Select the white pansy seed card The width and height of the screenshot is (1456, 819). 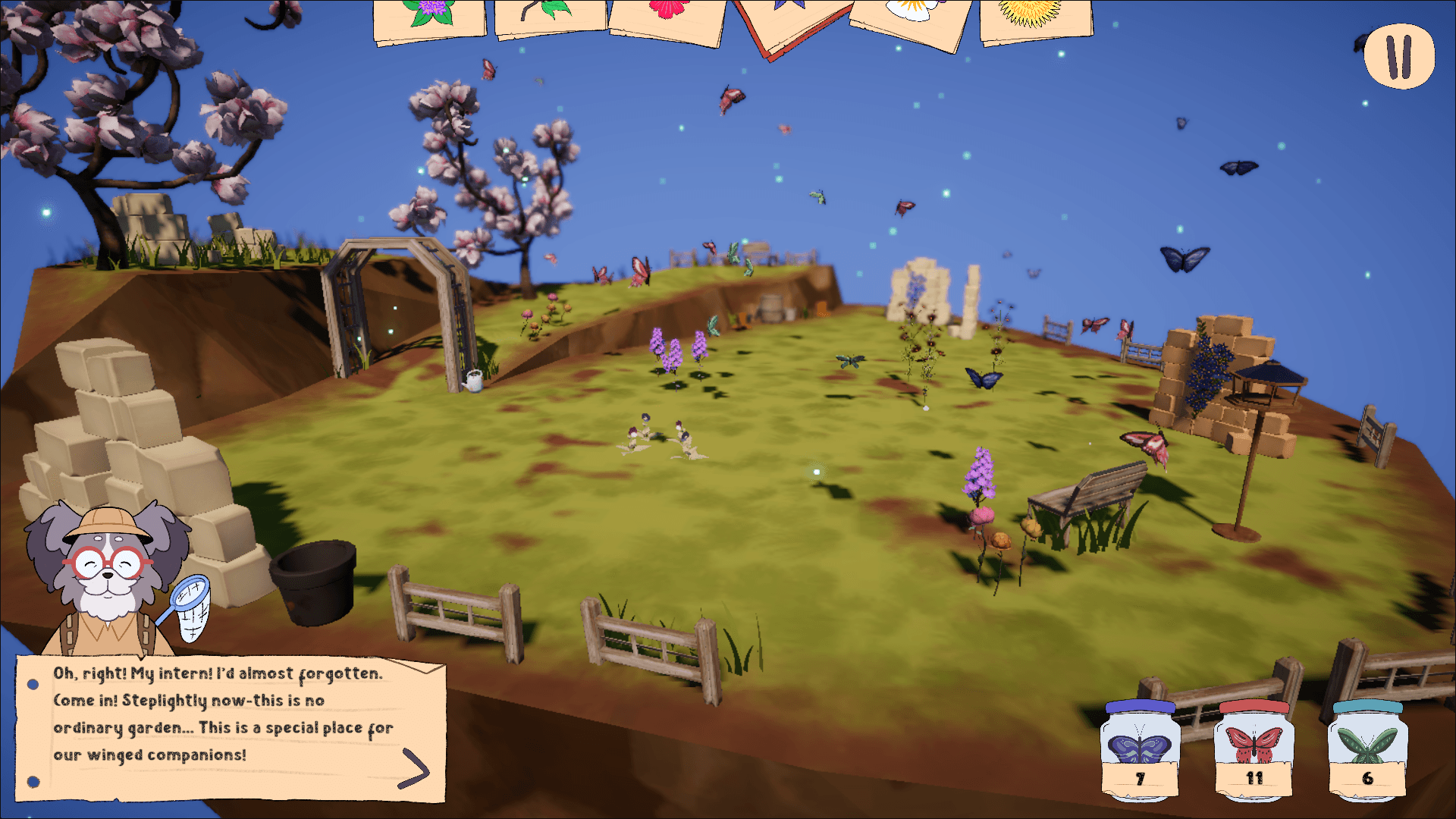(x=908, y=17)
